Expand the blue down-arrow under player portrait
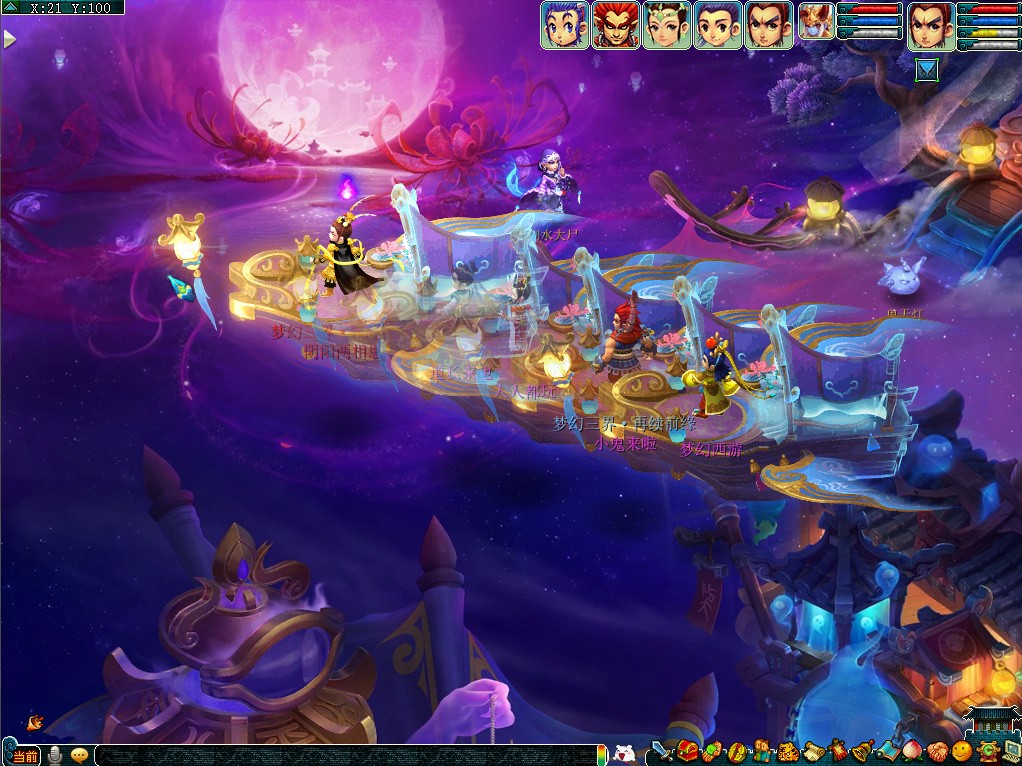This screenshot has height=766, width=1022. tap(928, 70)
